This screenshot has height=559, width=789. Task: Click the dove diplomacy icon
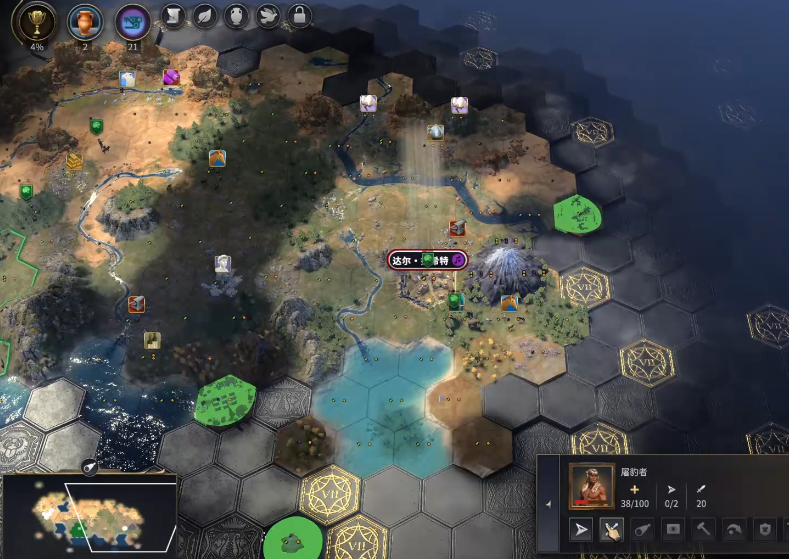click(267, 16)
